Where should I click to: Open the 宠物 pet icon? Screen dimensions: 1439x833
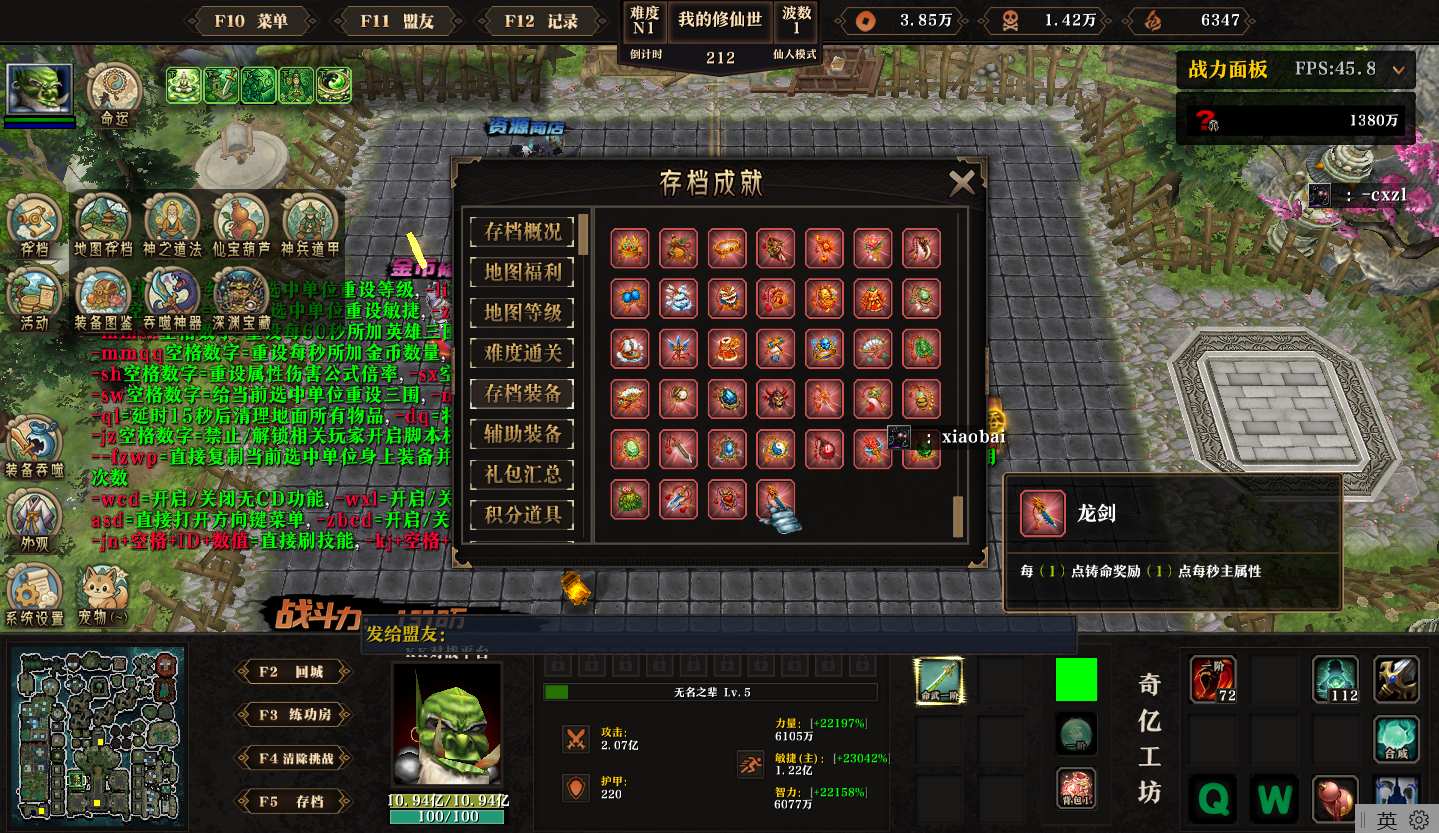click(104, 595)
